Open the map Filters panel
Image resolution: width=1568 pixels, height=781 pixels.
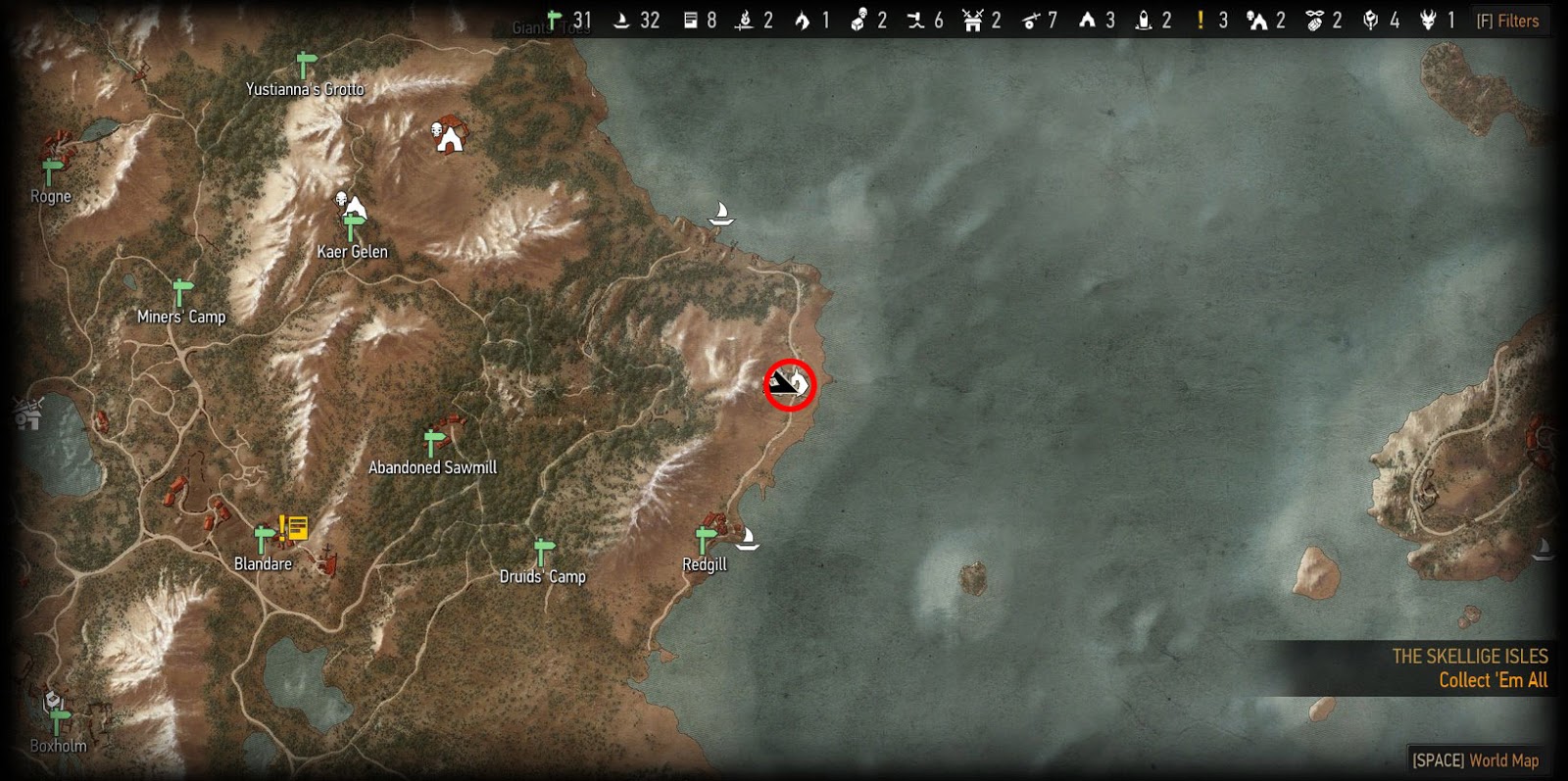pyautogui.click(x=1507, y=20)
